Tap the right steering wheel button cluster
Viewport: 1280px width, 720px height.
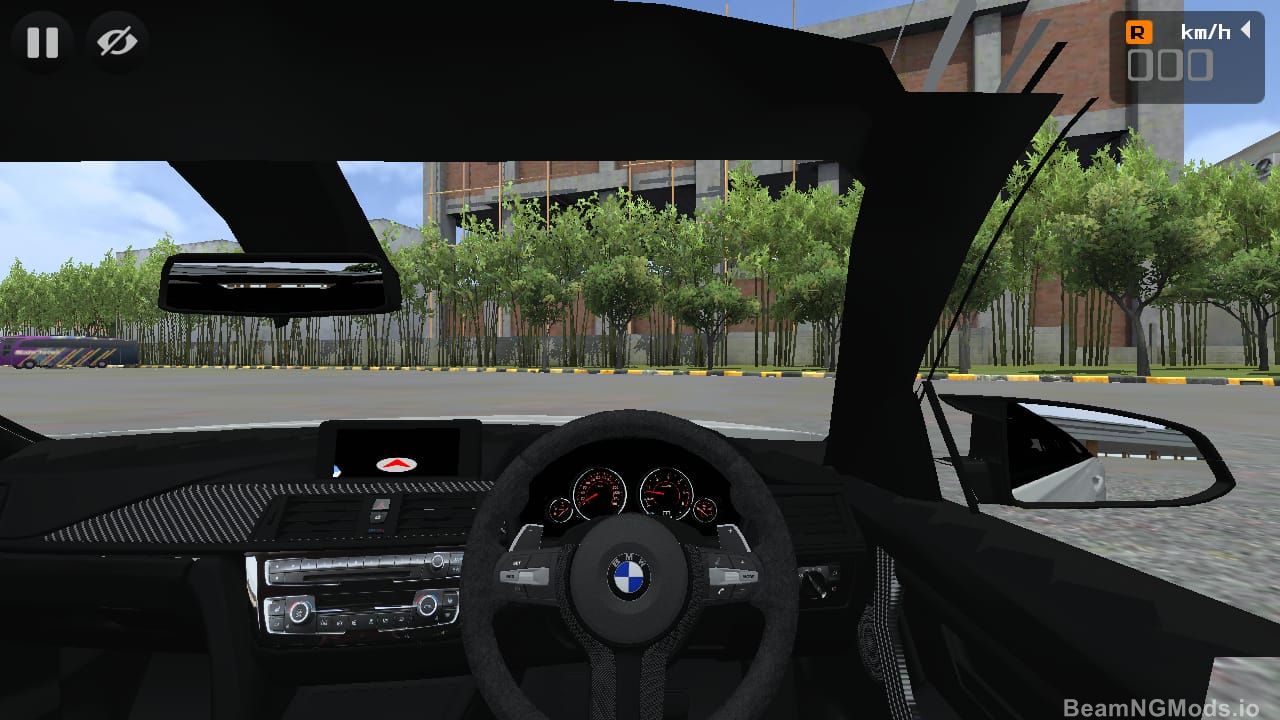(x=733, y=575)
